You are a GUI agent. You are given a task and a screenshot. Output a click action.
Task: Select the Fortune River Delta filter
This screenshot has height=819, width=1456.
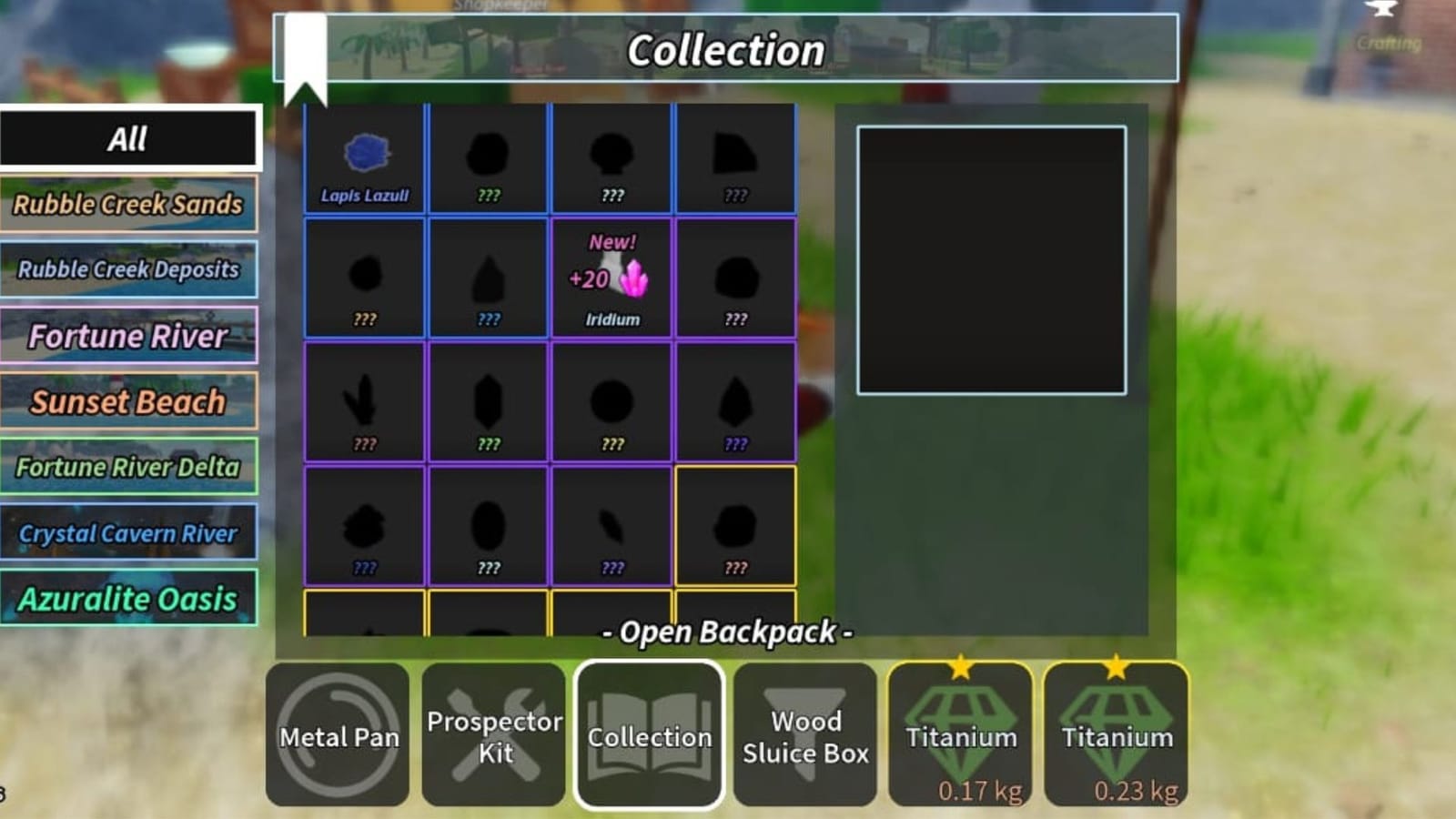click(130, 467)
